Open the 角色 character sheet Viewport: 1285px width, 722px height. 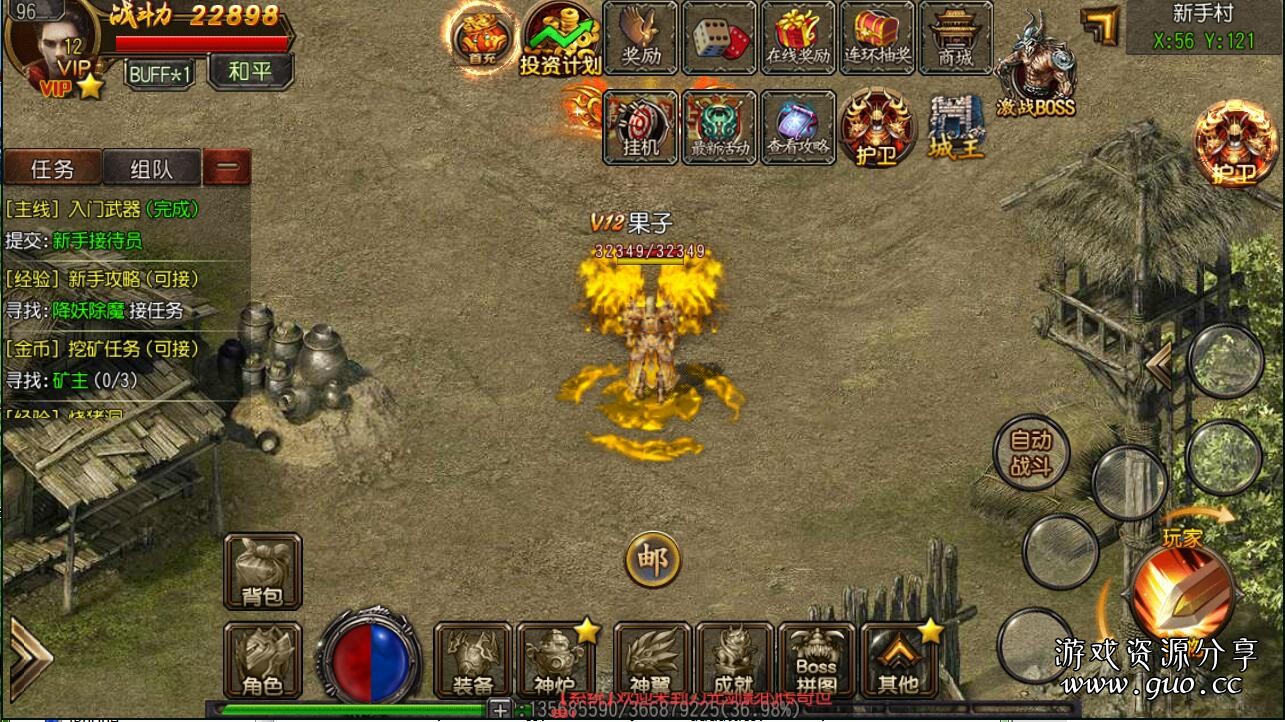tap(262, 660)
